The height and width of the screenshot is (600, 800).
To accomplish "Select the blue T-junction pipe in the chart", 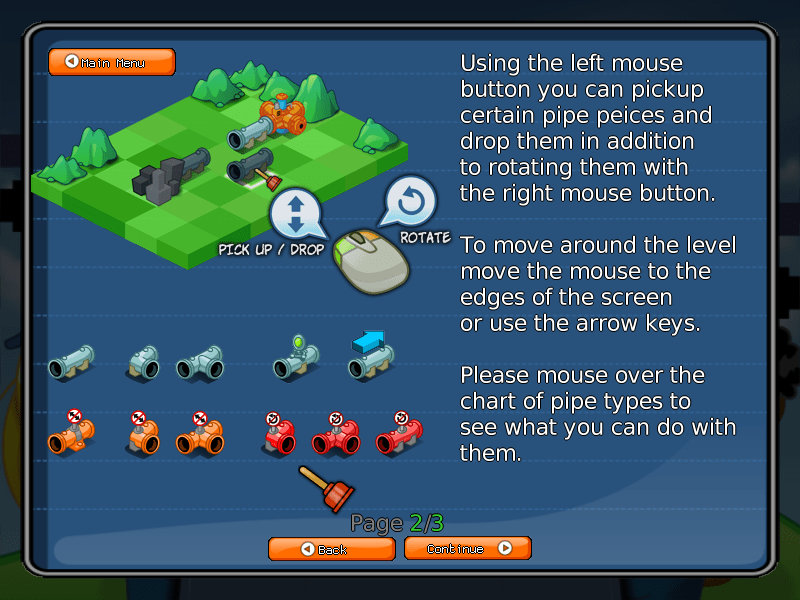I will [x=200, y=364].
